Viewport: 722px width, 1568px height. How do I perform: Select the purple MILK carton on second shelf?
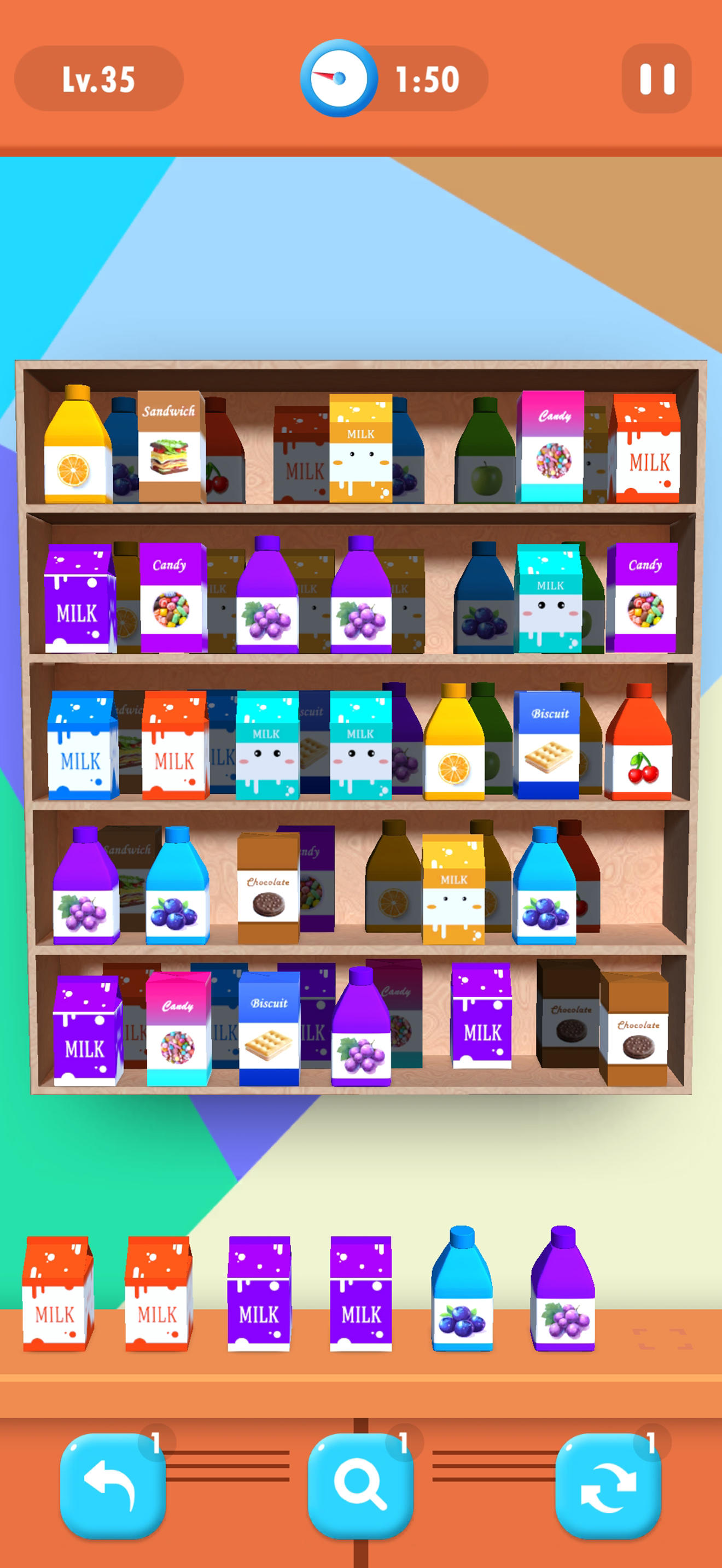coord(76,600)
